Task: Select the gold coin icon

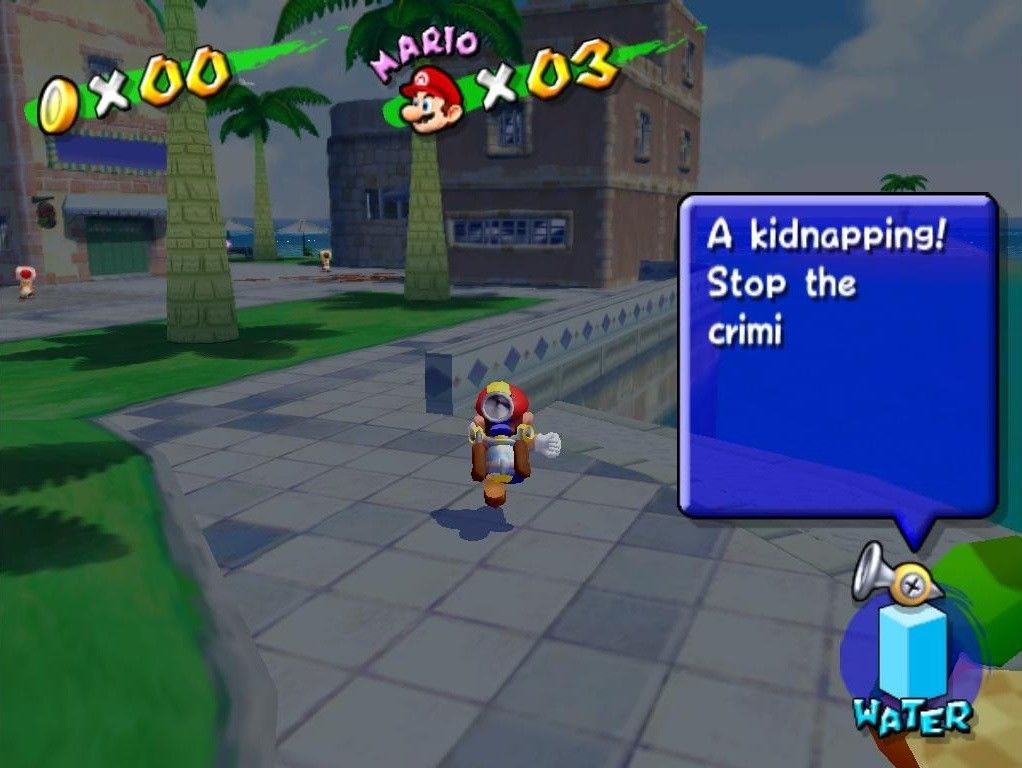Action: pos(58,105)
